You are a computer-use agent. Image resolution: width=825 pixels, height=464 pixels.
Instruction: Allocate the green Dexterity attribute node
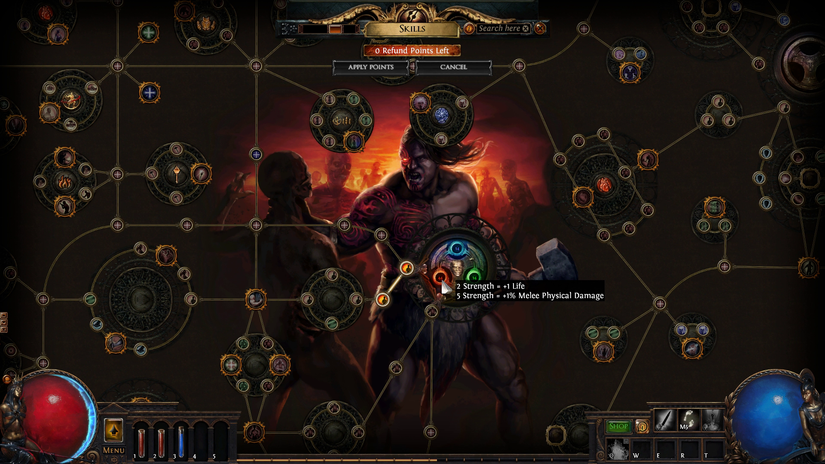[474, 275]
